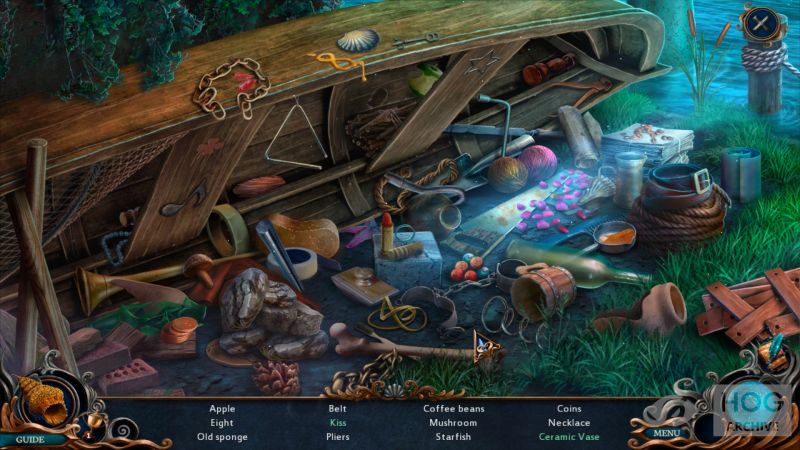
Task: Choose Coins from the item list
Action: point(570,408)
